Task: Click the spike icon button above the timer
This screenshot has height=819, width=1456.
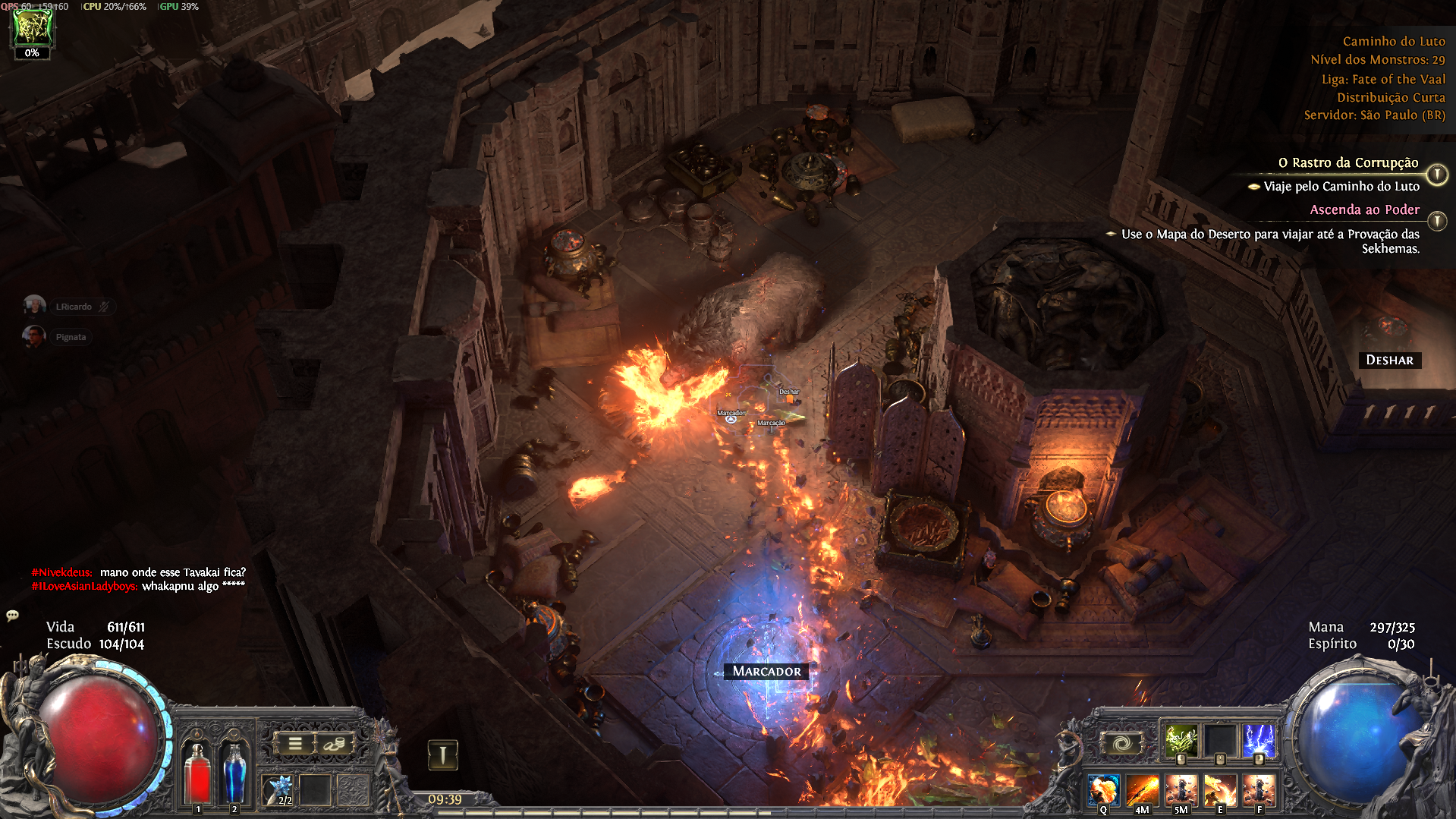Action: (x=443, y=754)
